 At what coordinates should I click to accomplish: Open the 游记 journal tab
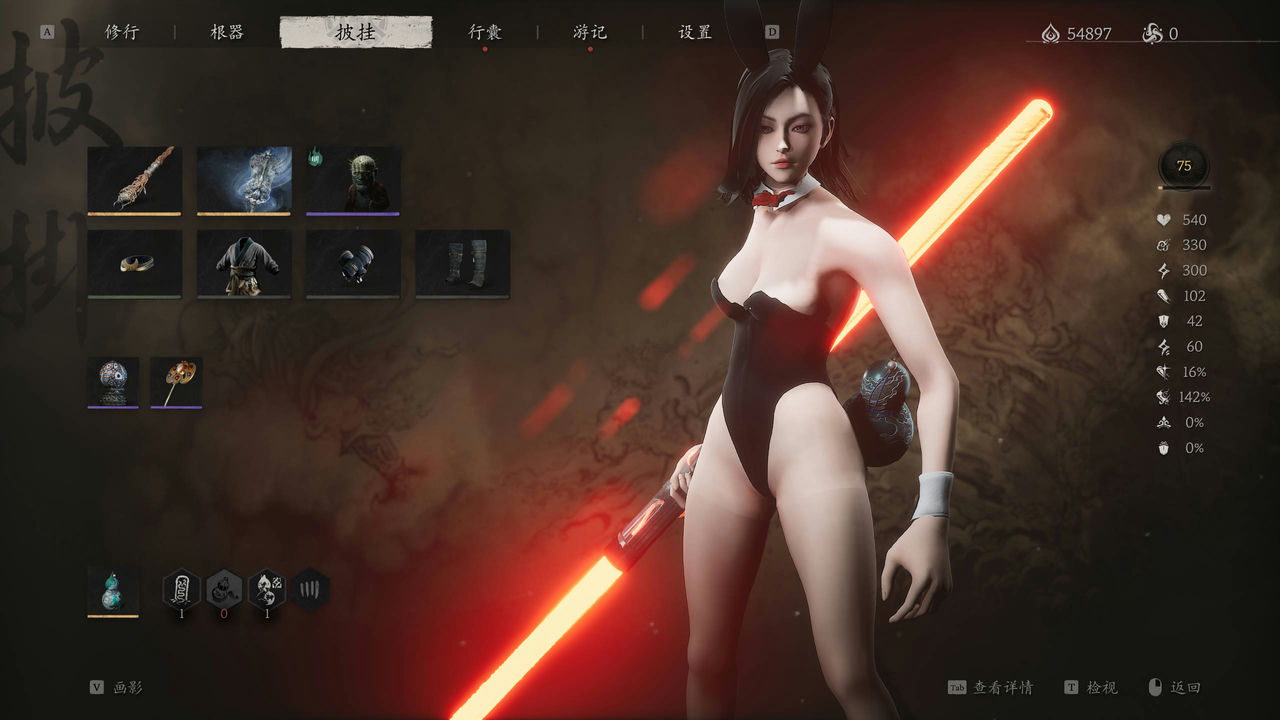590,32
